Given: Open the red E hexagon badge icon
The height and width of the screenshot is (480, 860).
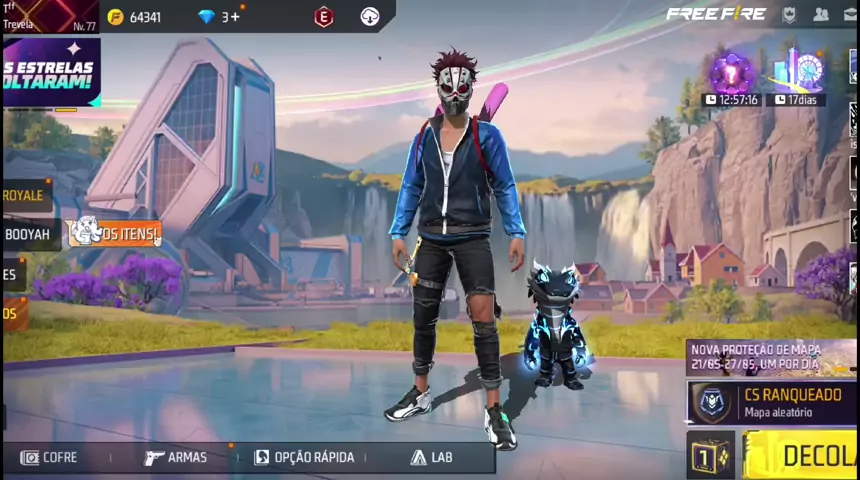Looking at the screenshot, I should (x=323, y=17).
